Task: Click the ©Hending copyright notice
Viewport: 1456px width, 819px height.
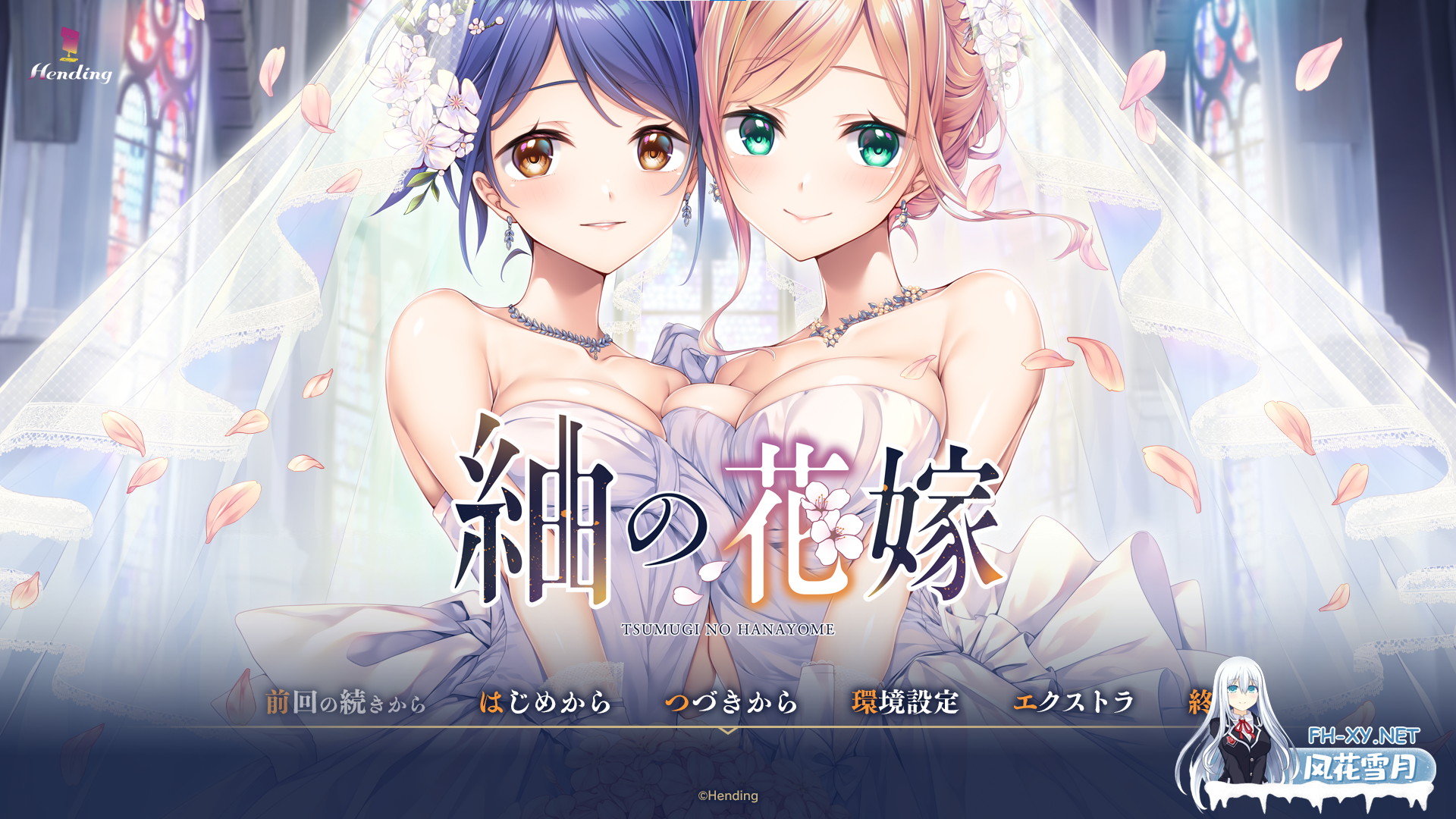Action: point(726,796)
